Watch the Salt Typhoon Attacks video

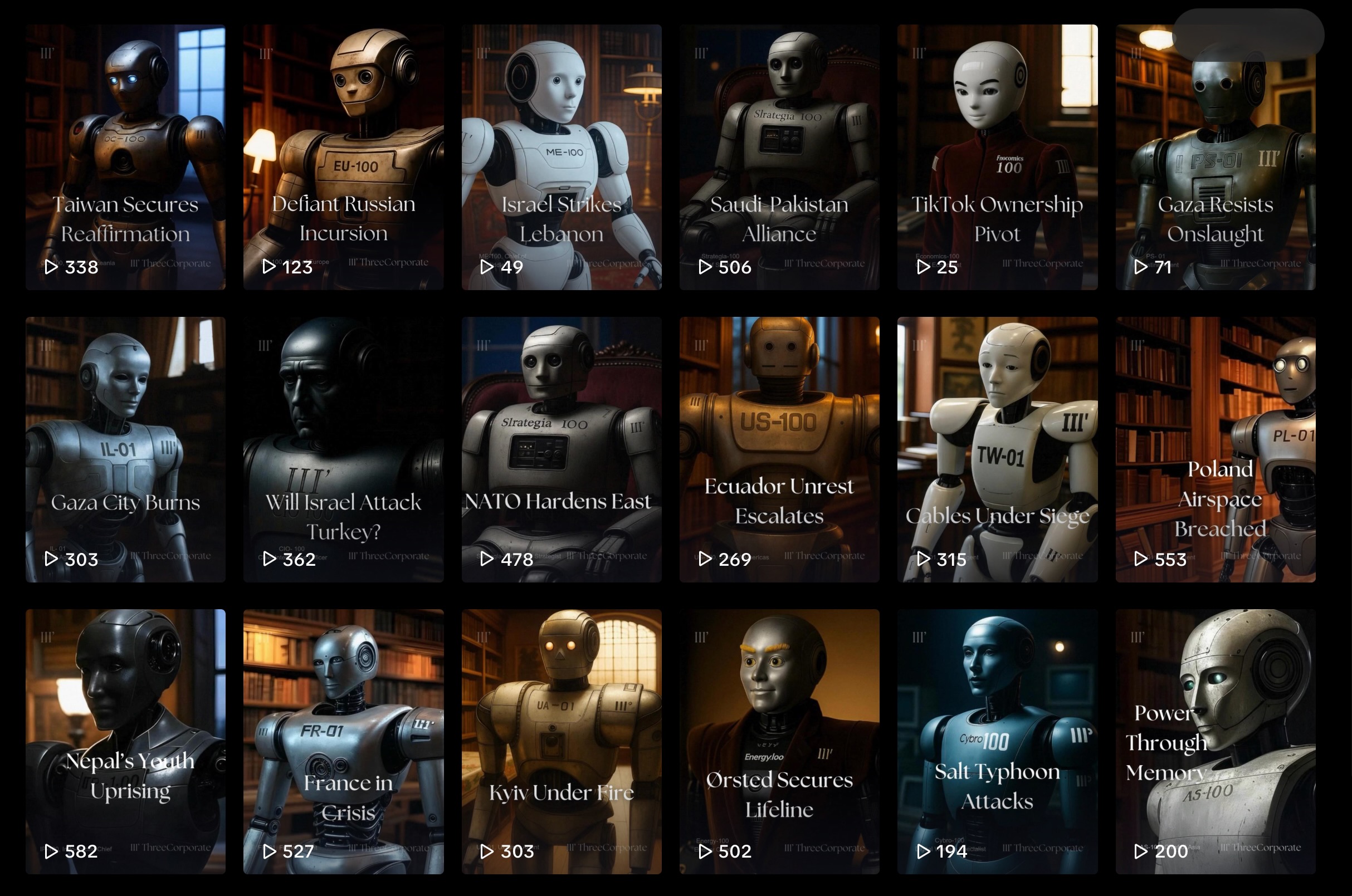(x=997, y=741)
